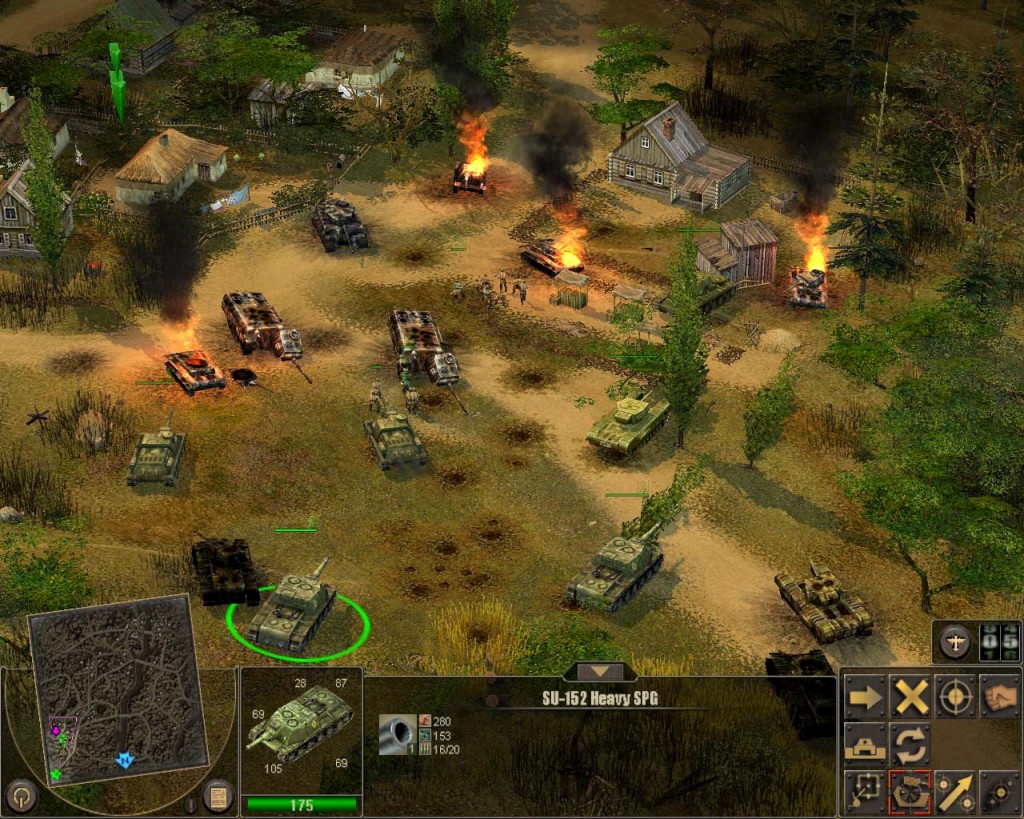Select the entrench tank-in-trench command
Image resolution: width=1024 pixels, height=819 pixels.
(865, 744)
